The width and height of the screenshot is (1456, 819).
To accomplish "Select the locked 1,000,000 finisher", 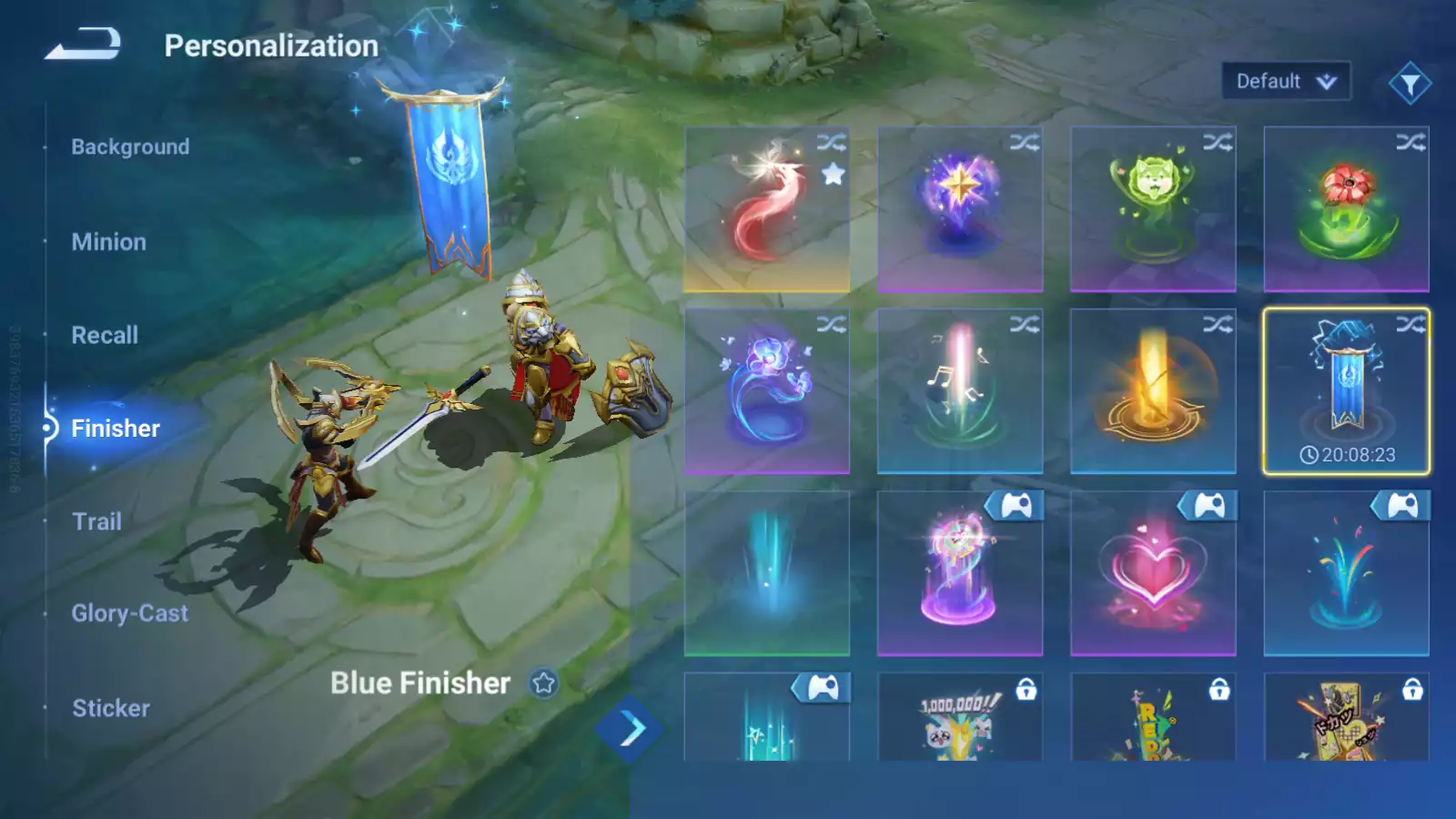I will pyautogui.click(x=959, y=719).
